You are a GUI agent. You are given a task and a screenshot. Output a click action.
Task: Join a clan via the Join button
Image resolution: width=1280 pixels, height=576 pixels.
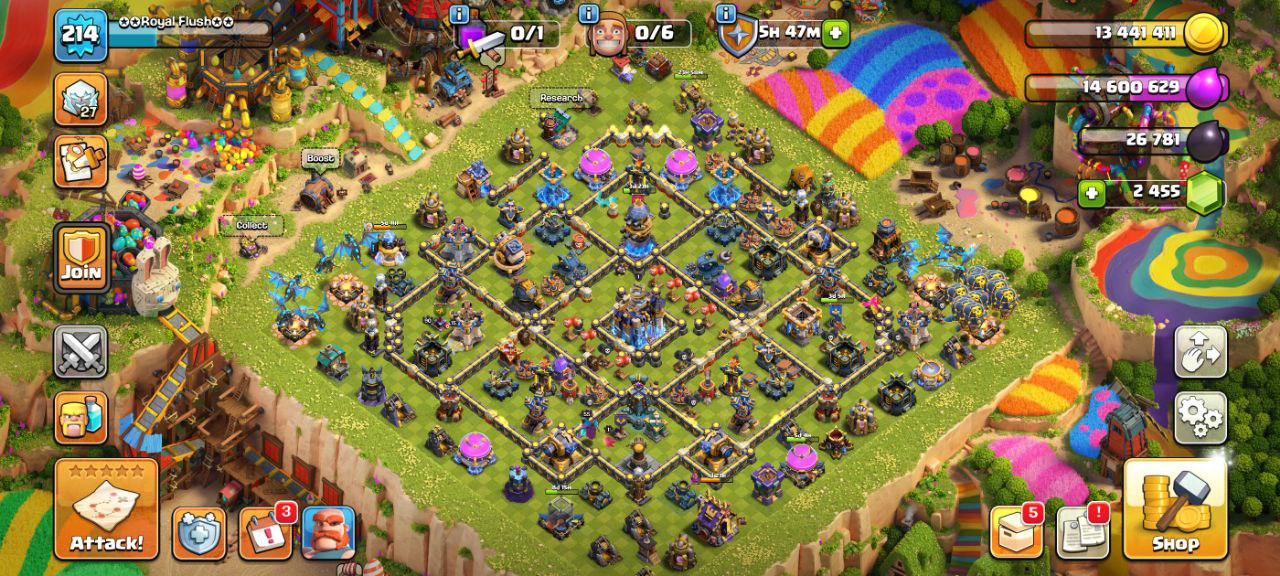pos(81,258)
